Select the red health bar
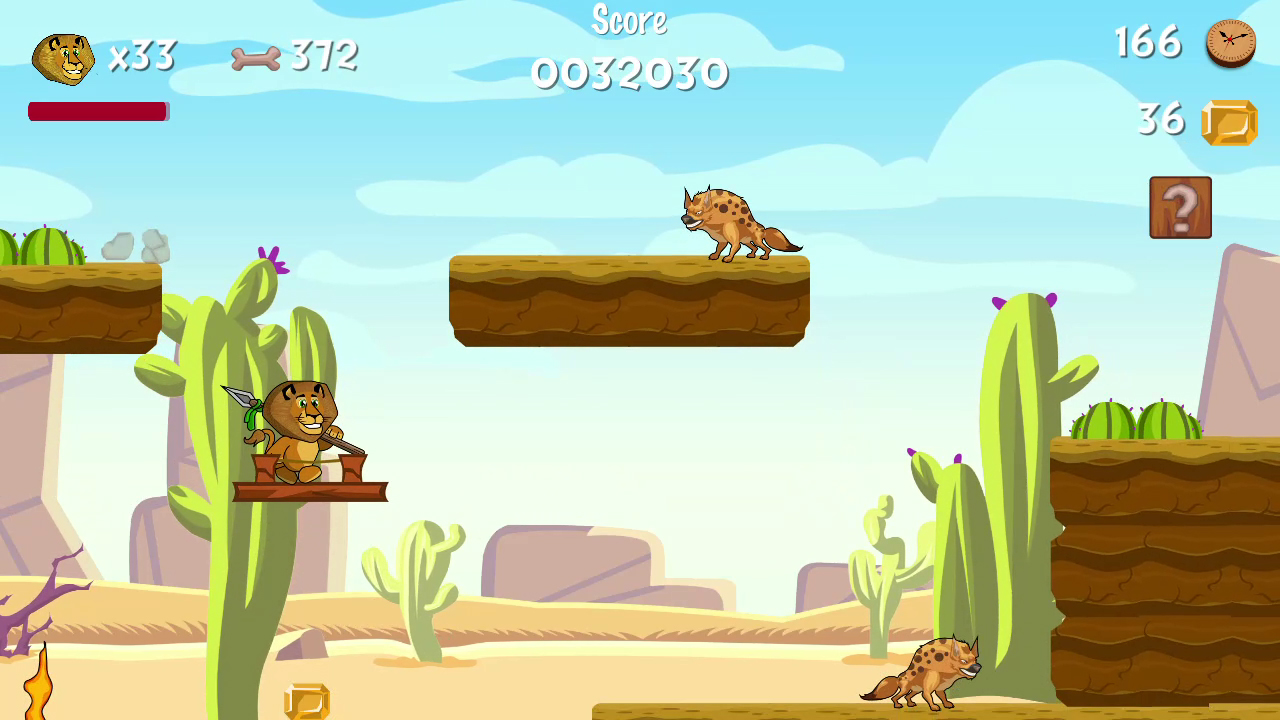 pos(97,111)
